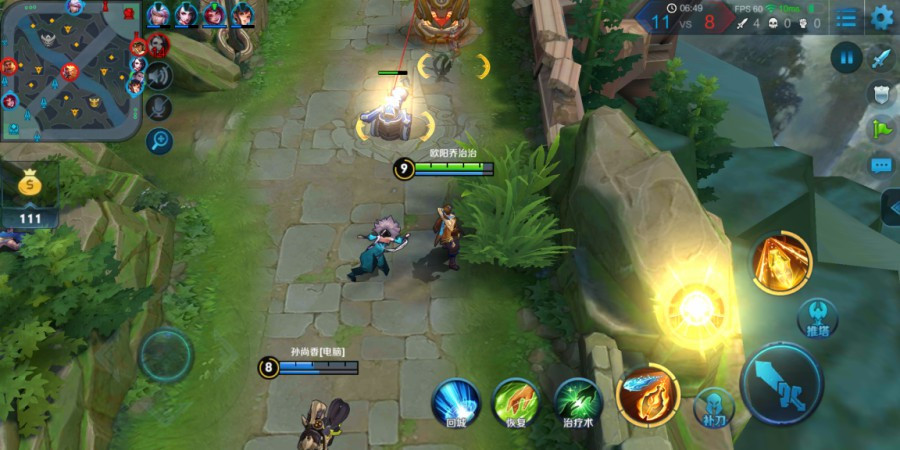Hit the main basic attack button
This screenshot has width=900, height=450.
coord(782,384)
